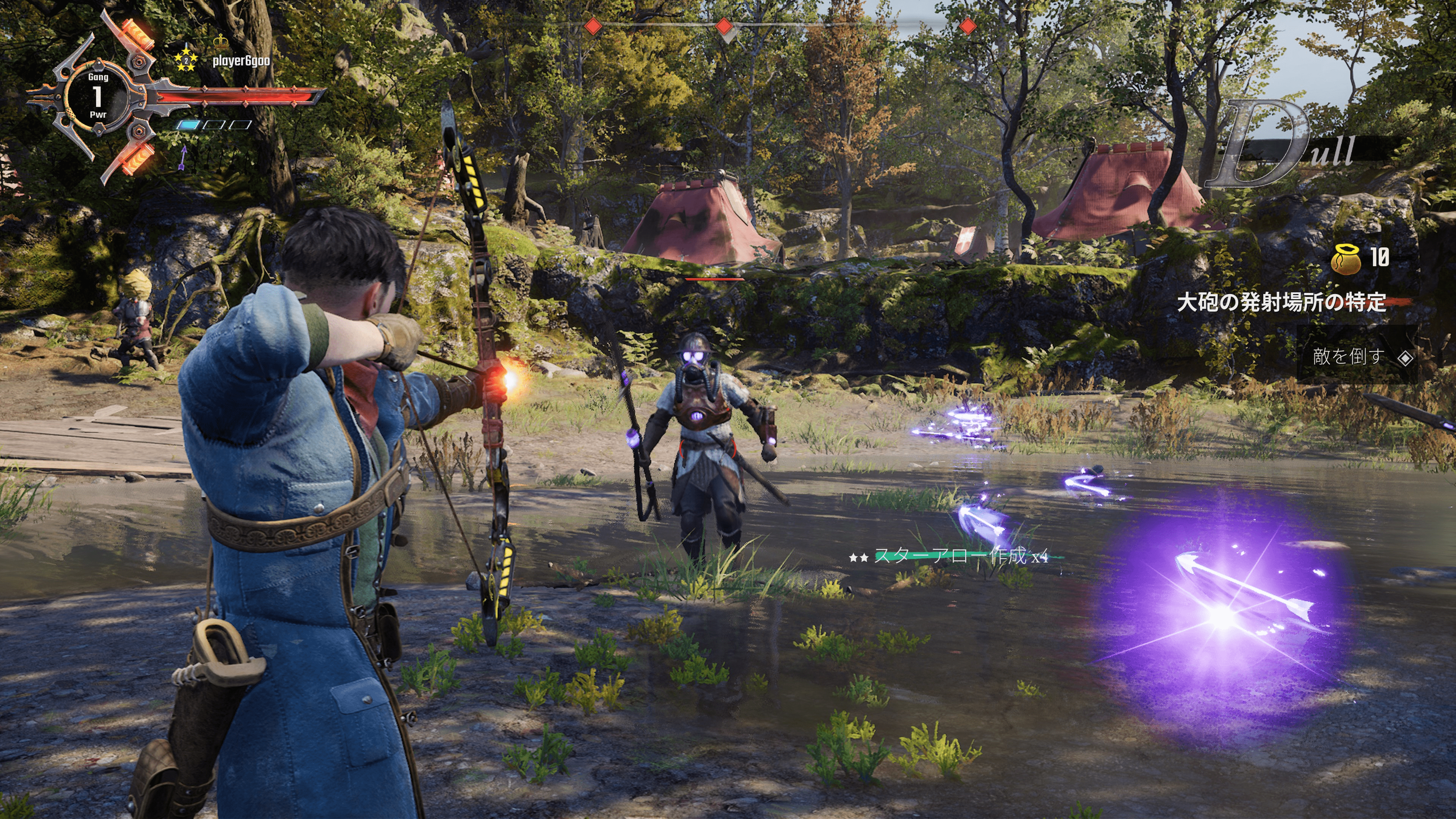The height and width of the screenshot is (819, 1456).
Task: Select the three-star rank badge
Action: 186,60
